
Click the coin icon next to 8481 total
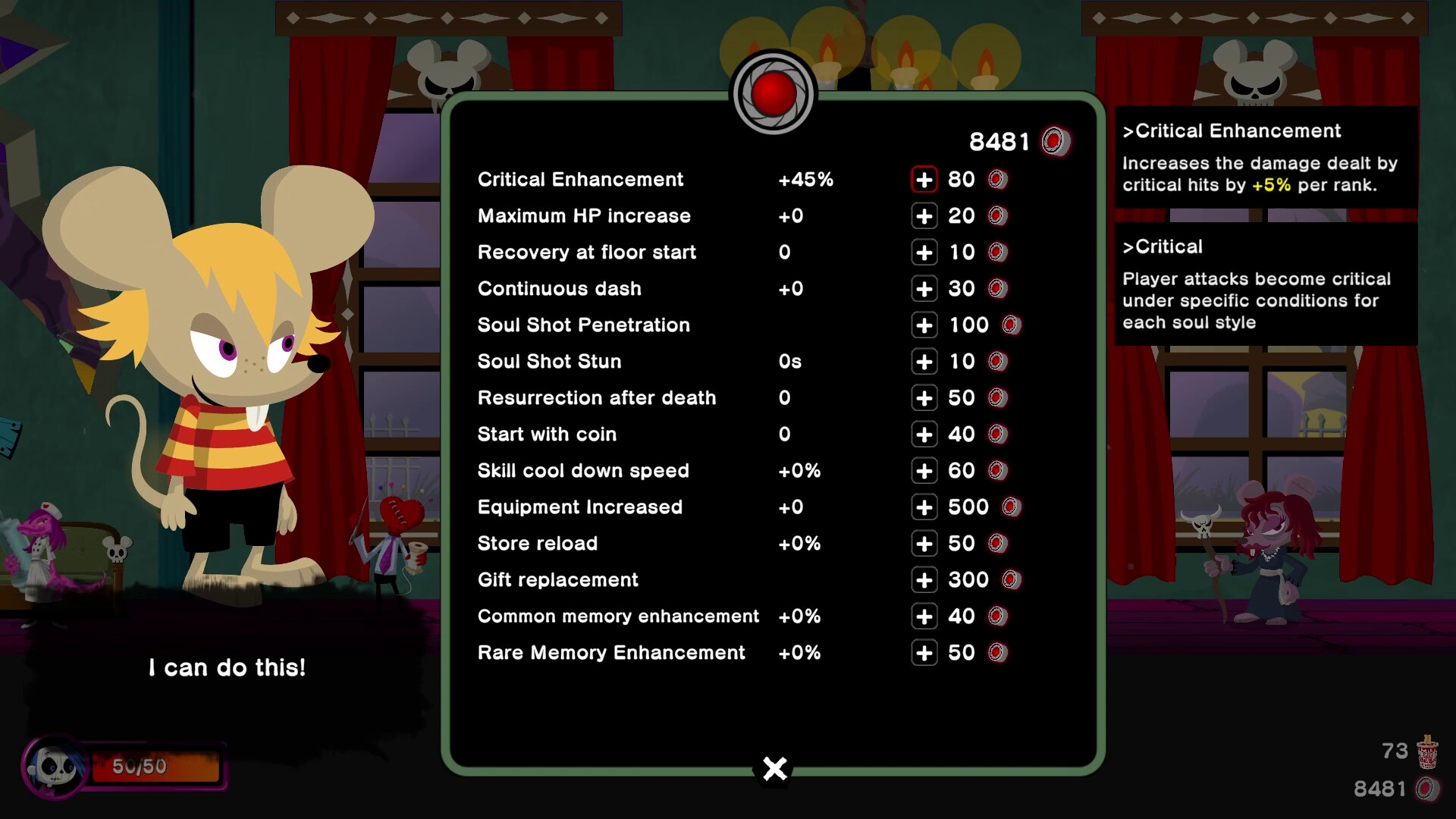[1056, 140]
